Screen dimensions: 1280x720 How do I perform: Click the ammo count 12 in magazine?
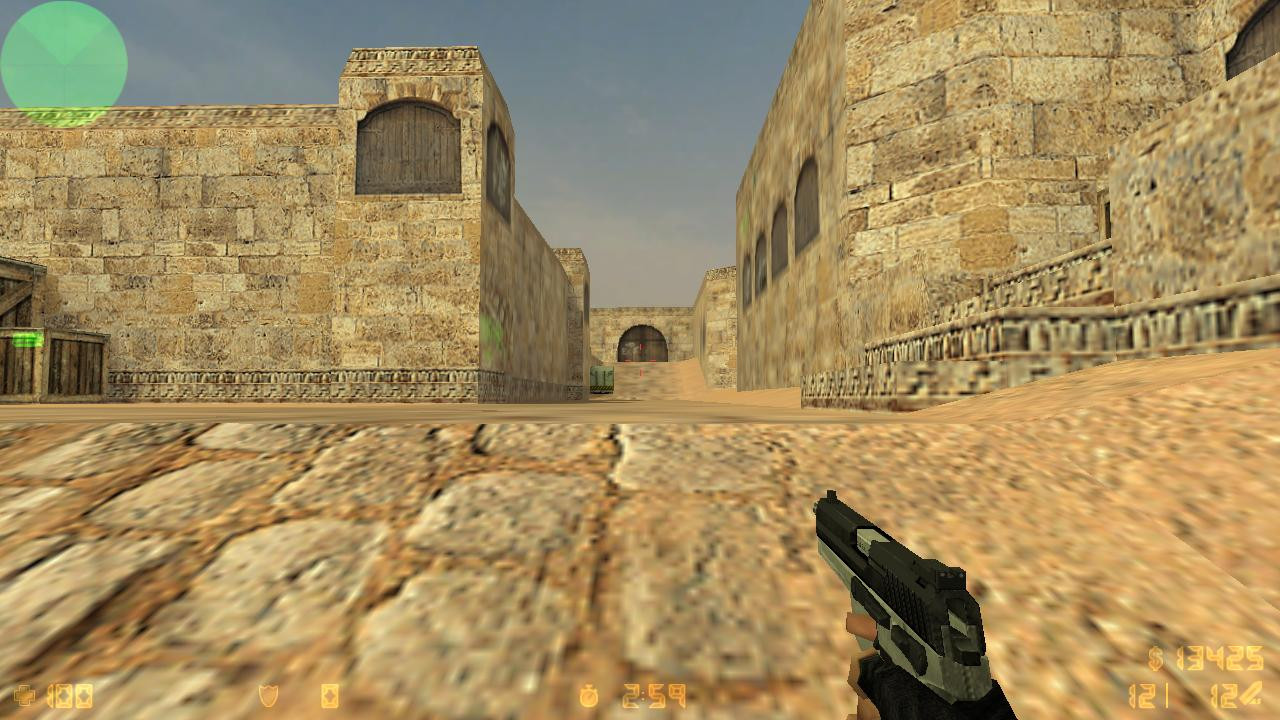[1141, 695]
